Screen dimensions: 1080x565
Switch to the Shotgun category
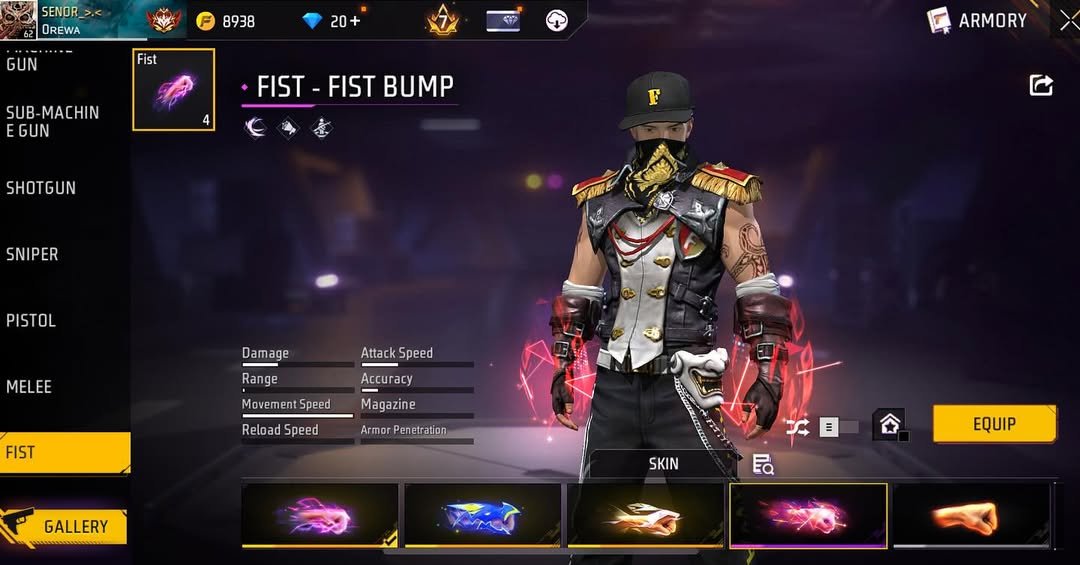41,188
